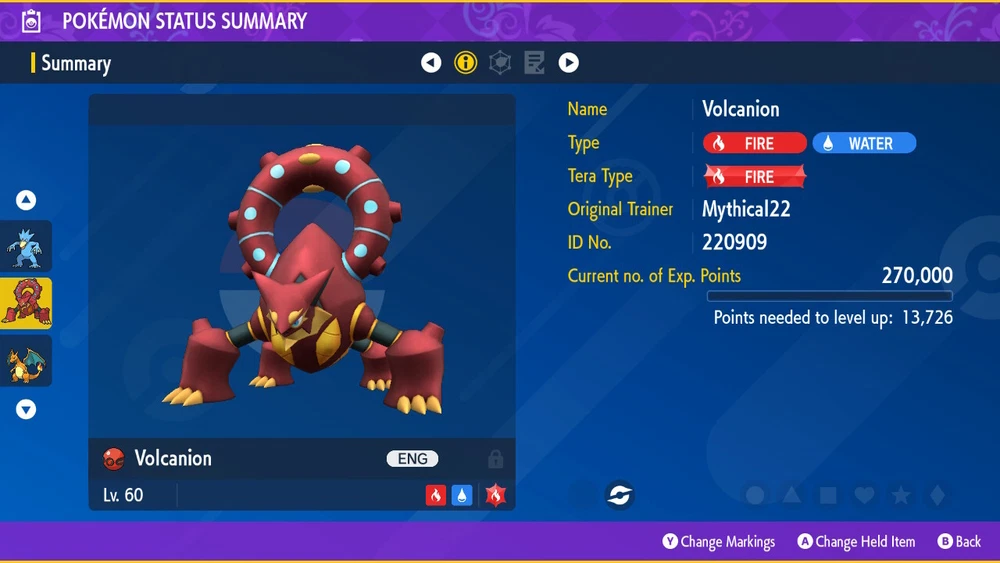The width and height of the screenshot is (1000, 563).
Task: Choose the Charizard party thumbnail
Action: [x=25, y=361]
